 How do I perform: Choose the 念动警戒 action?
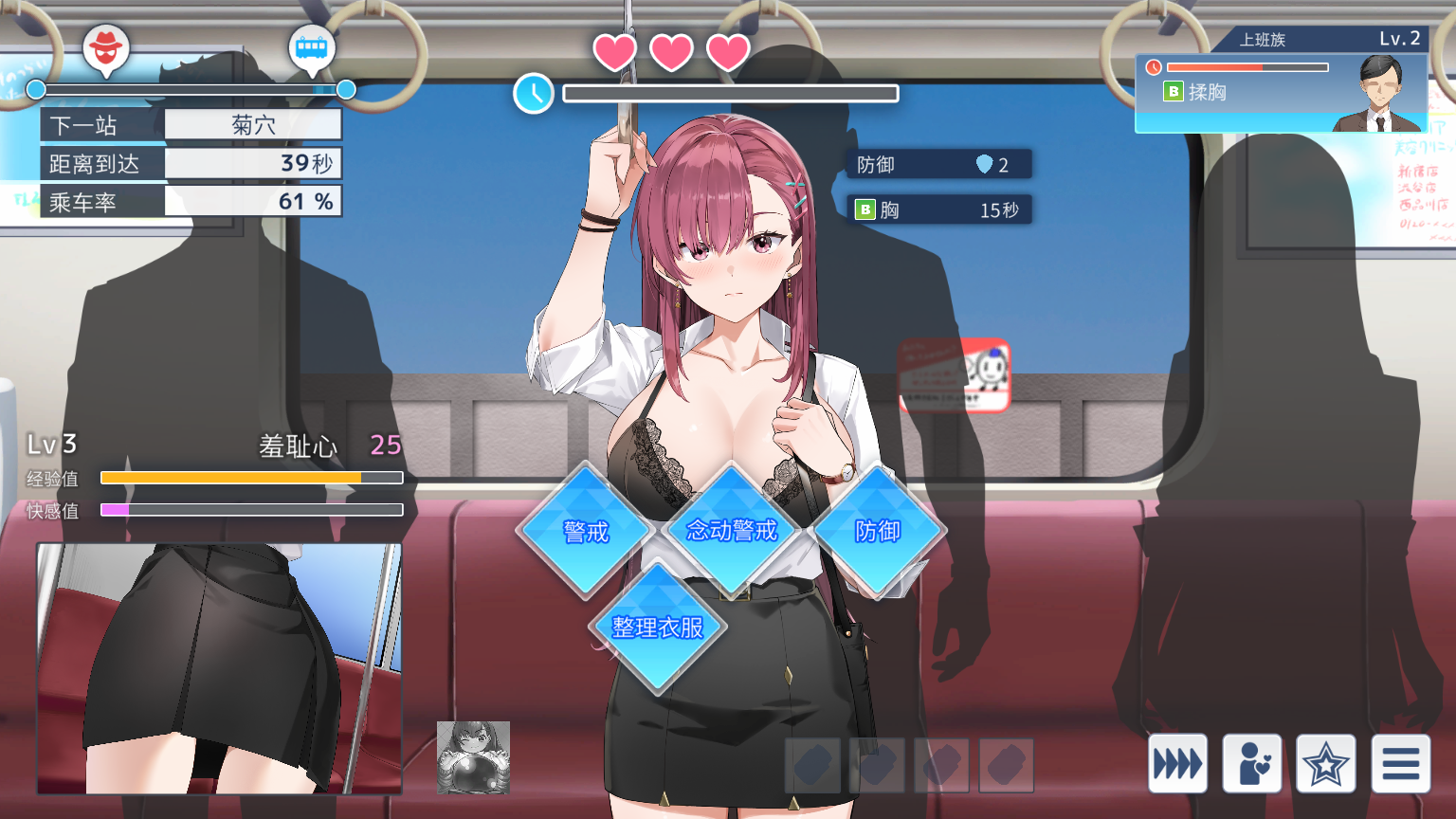(x=731, y=530)
